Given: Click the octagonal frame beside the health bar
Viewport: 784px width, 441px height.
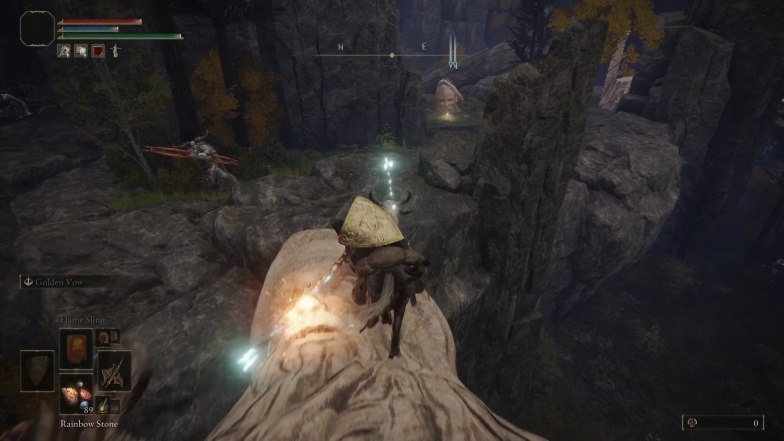Looking at the screenshot, I should coord(37,28).
